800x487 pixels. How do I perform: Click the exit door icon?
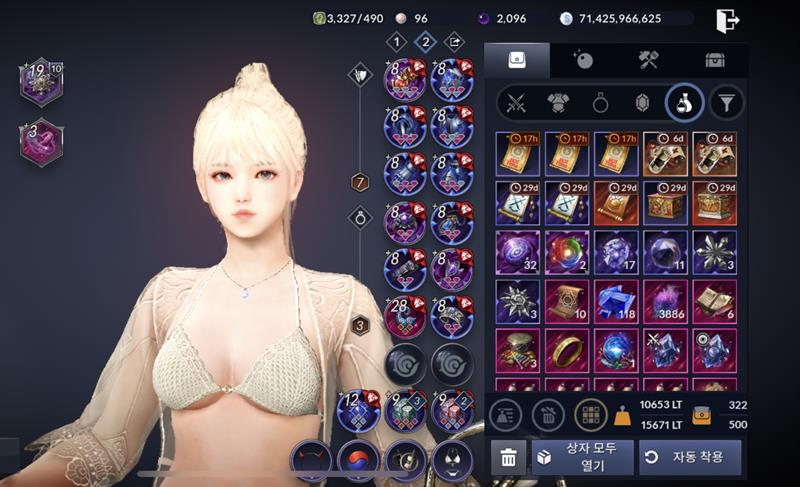pos(728,19)
